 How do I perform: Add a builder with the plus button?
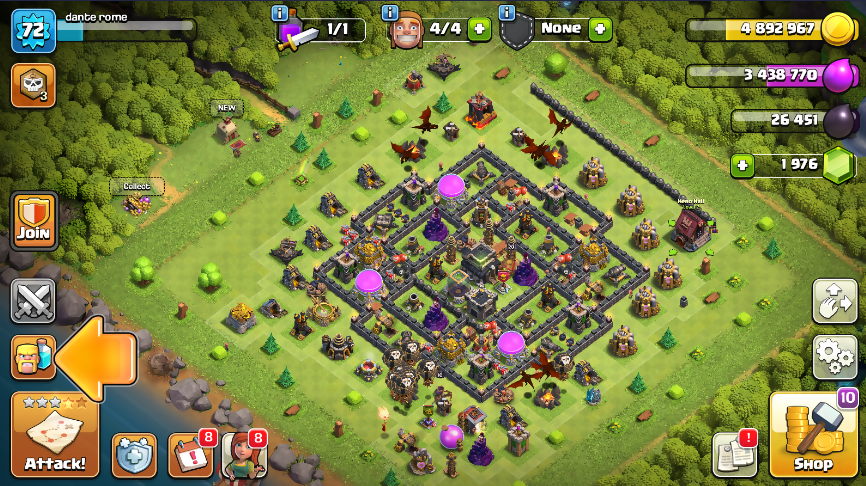pos(479,29)
